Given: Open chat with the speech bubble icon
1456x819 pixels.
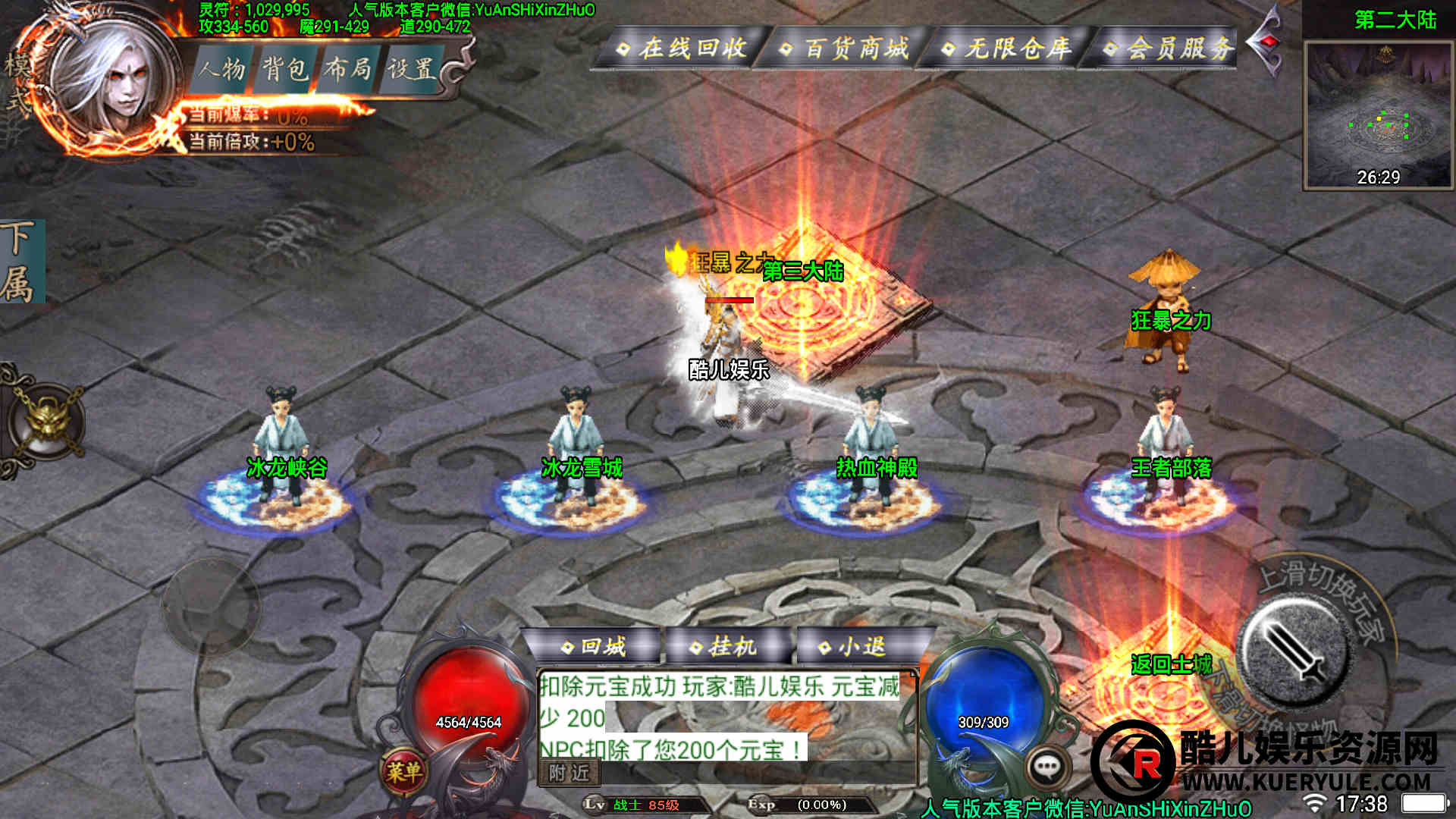Looking at the screenshot, I should coord(1047,767).
